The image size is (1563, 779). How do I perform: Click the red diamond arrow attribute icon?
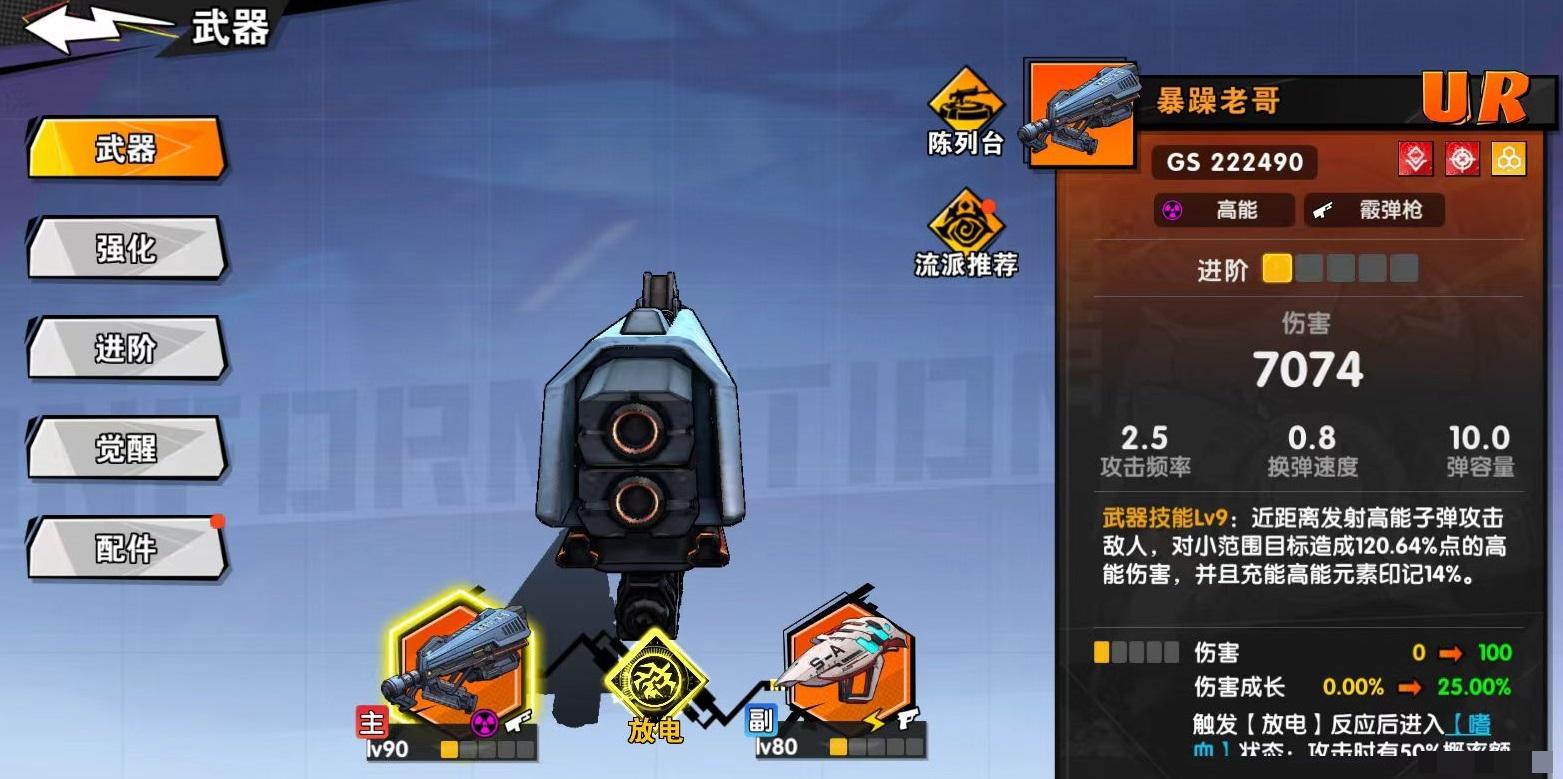click(1416, 158)
